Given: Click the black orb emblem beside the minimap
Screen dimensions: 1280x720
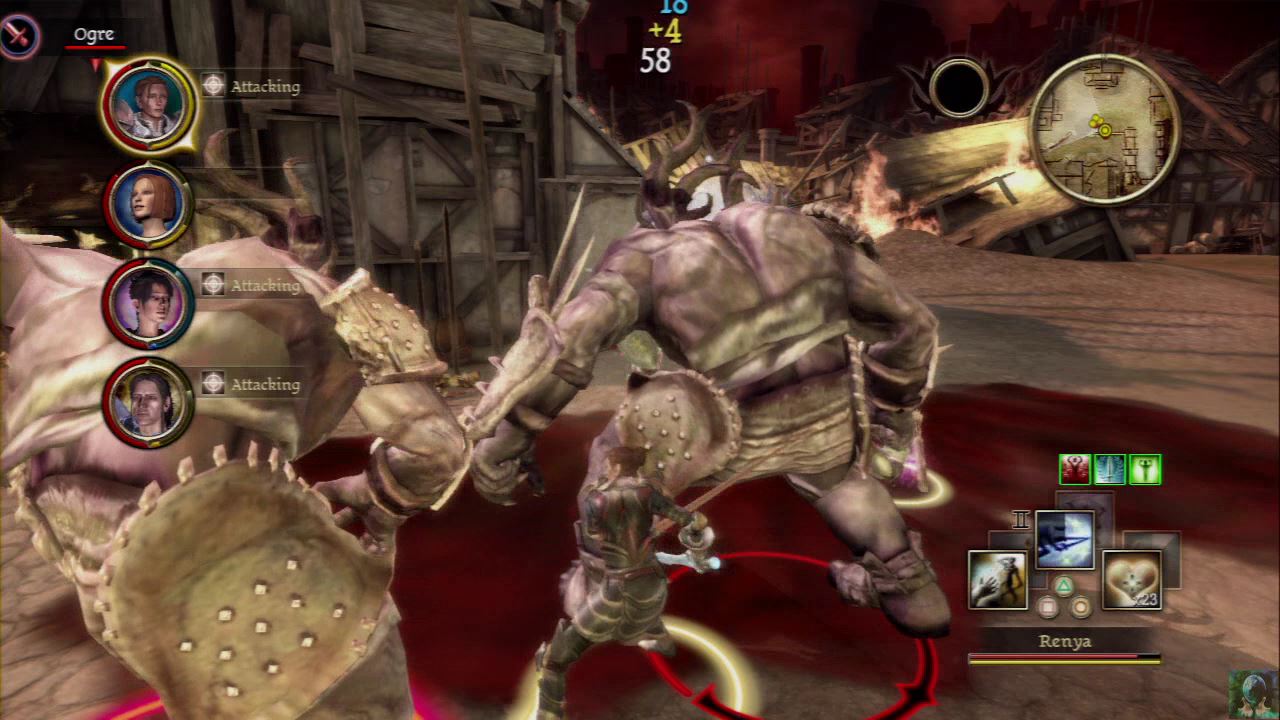Looking at the screenshot, I should [x=959, y=88].
